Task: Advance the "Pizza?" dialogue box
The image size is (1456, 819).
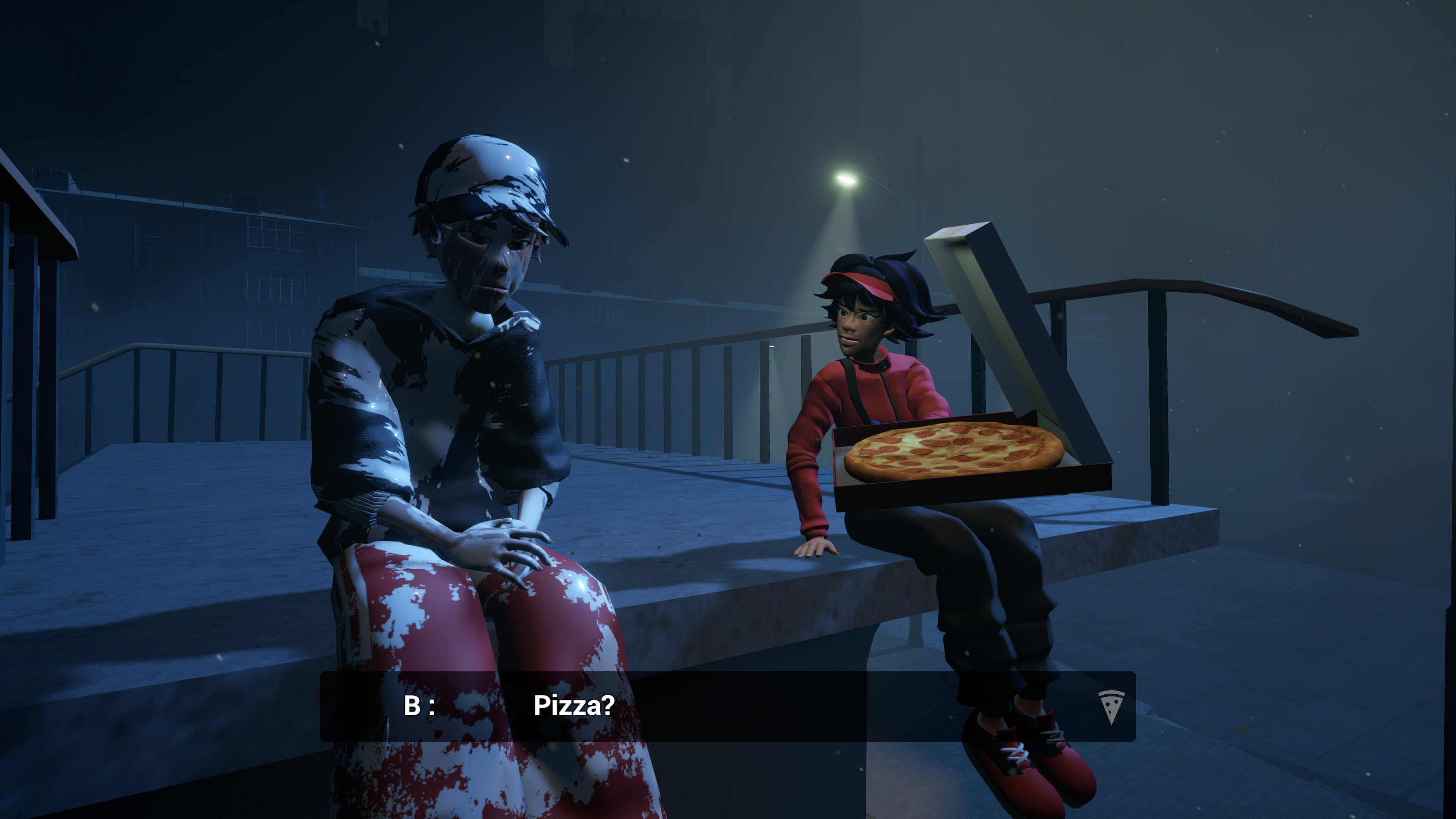Action: pyautogui.click(x=727, y=706)
